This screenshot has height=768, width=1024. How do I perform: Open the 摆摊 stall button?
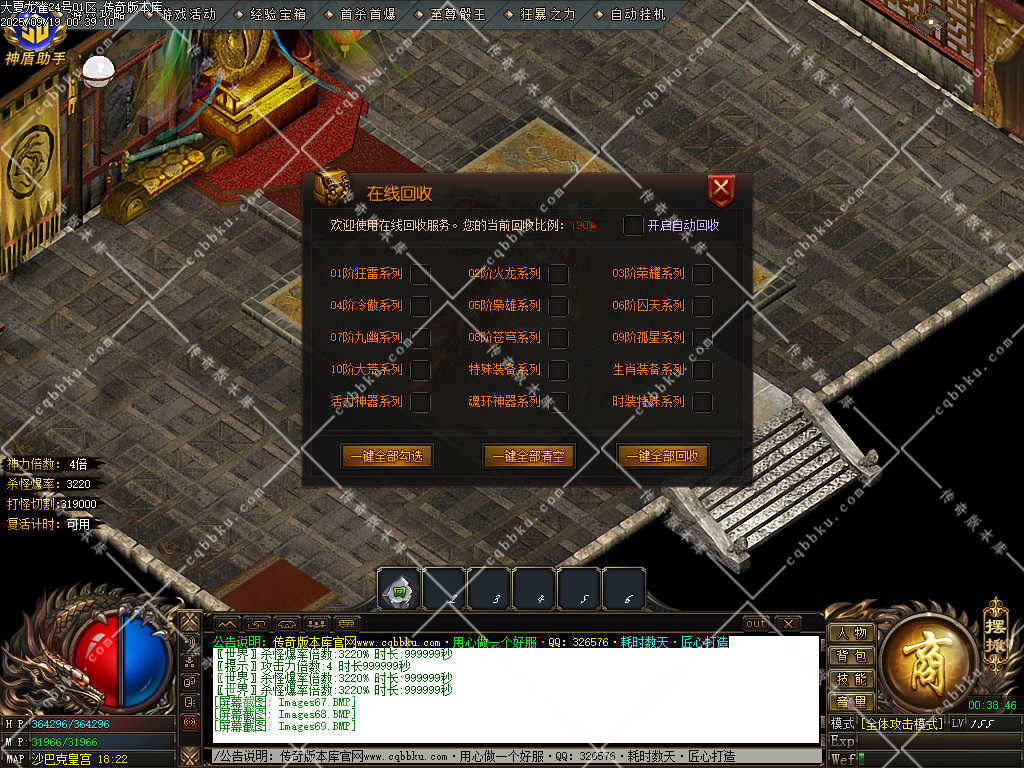pos(995,624)
